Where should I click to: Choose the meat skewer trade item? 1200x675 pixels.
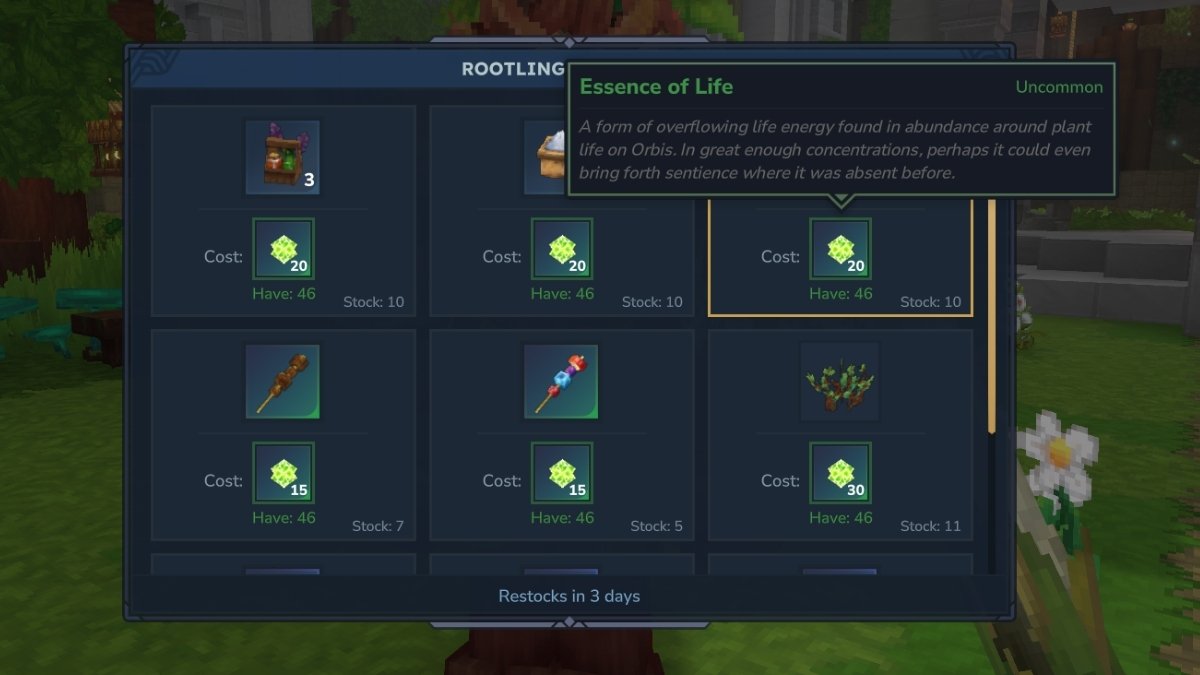point(283,382)
